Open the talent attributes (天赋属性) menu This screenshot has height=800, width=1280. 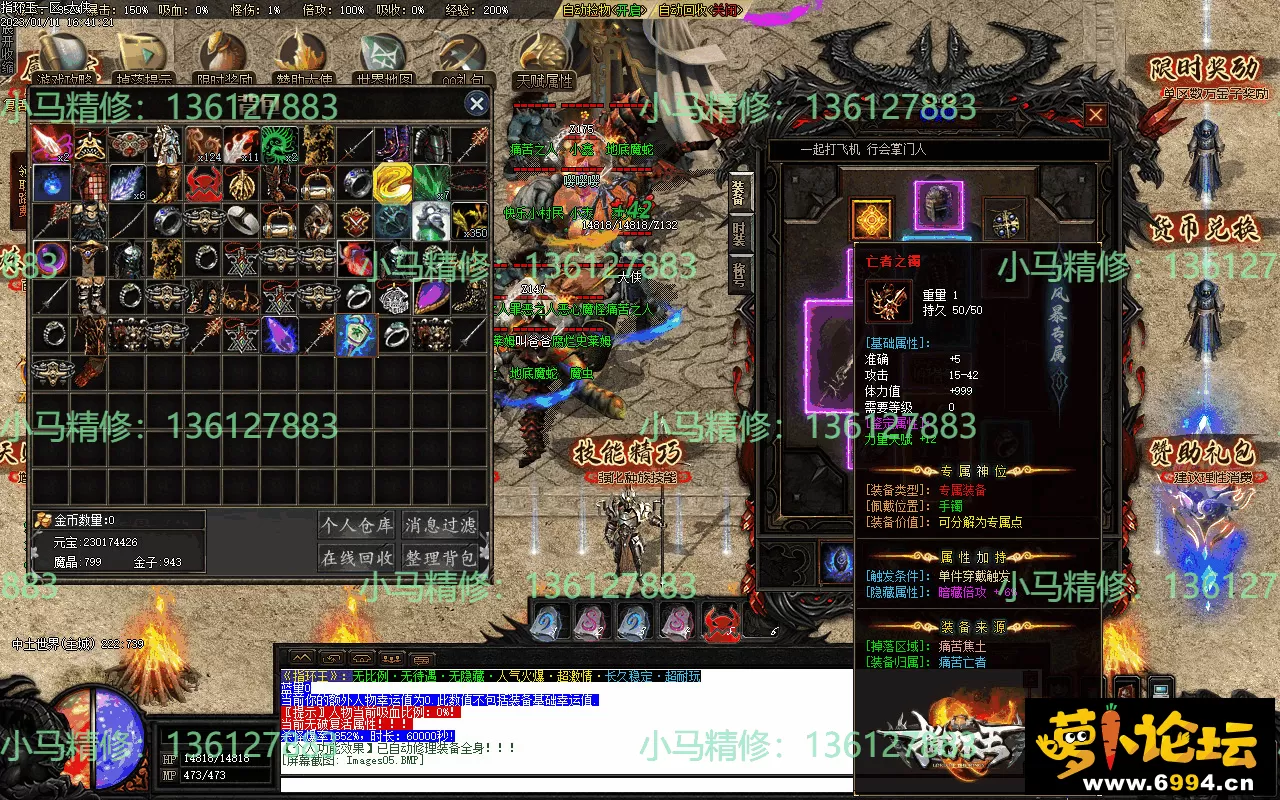(x=544, y=60)
